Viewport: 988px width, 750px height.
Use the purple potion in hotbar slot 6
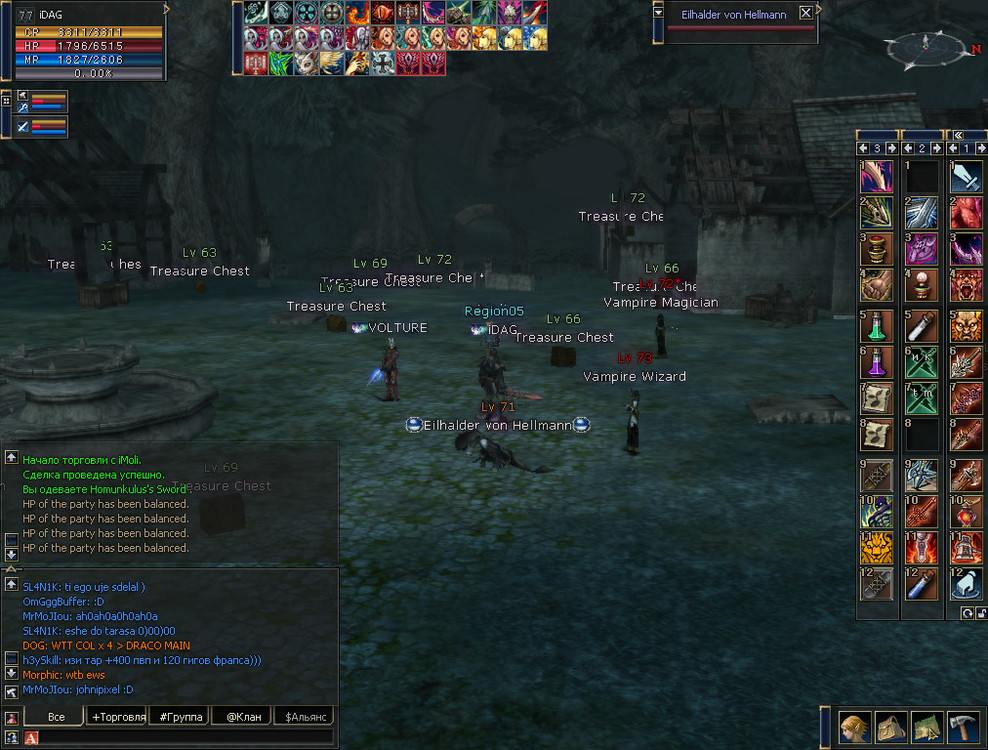(x=876, y=362)
